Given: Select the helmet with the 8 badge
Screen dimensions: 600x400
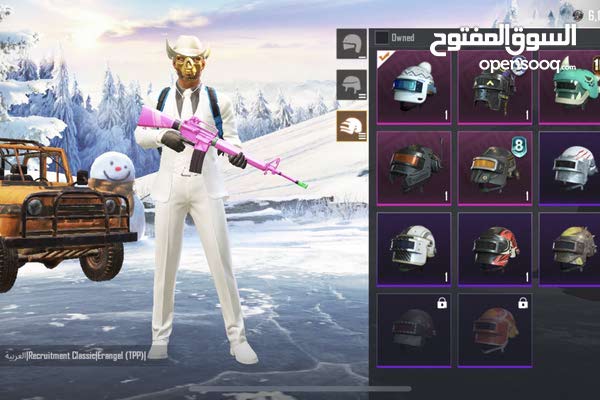Looking at the screenshot, I should (495, 166).
